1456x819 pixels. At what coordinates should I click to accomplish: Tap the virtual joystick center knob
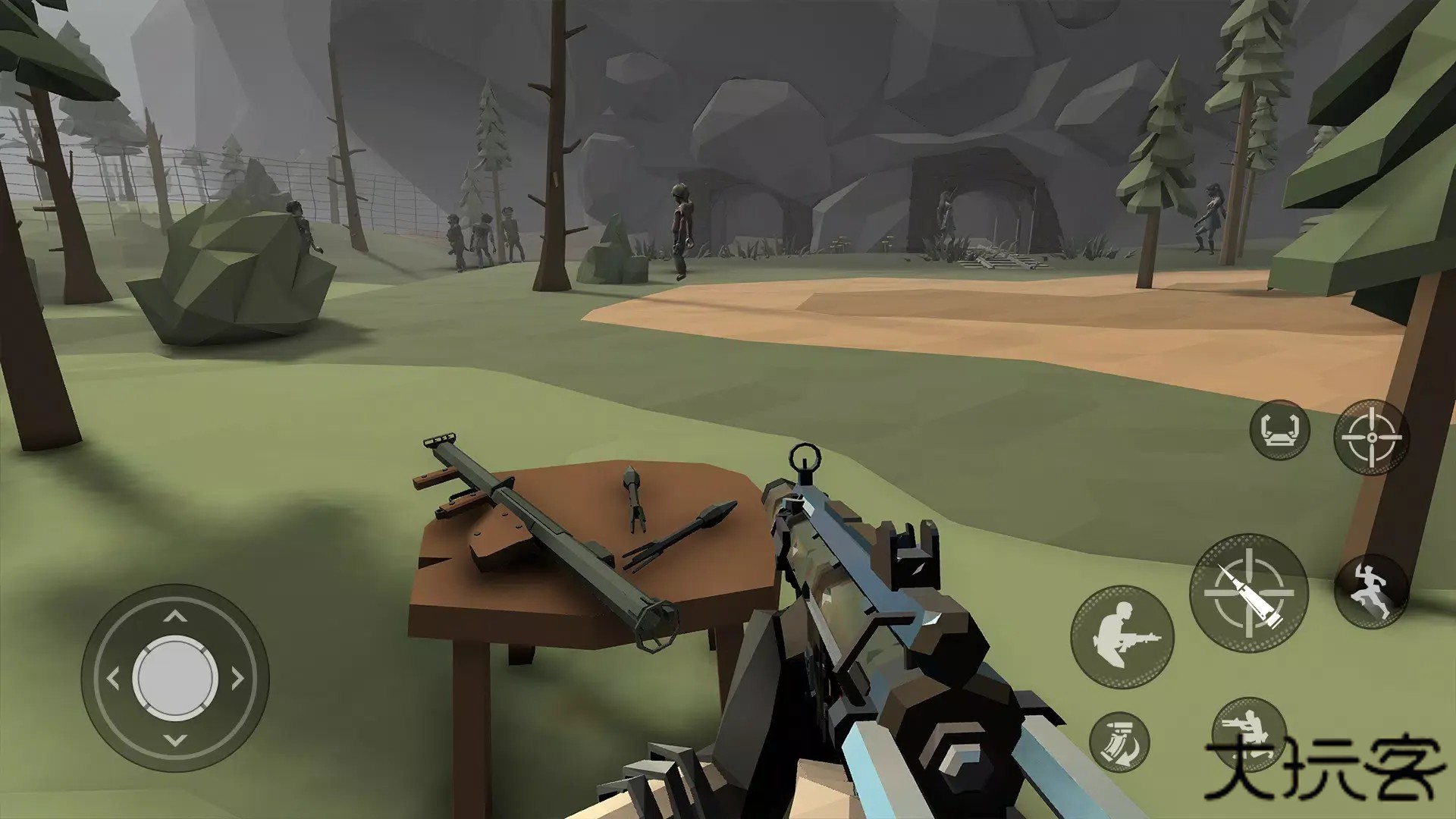tap(175, 677)
